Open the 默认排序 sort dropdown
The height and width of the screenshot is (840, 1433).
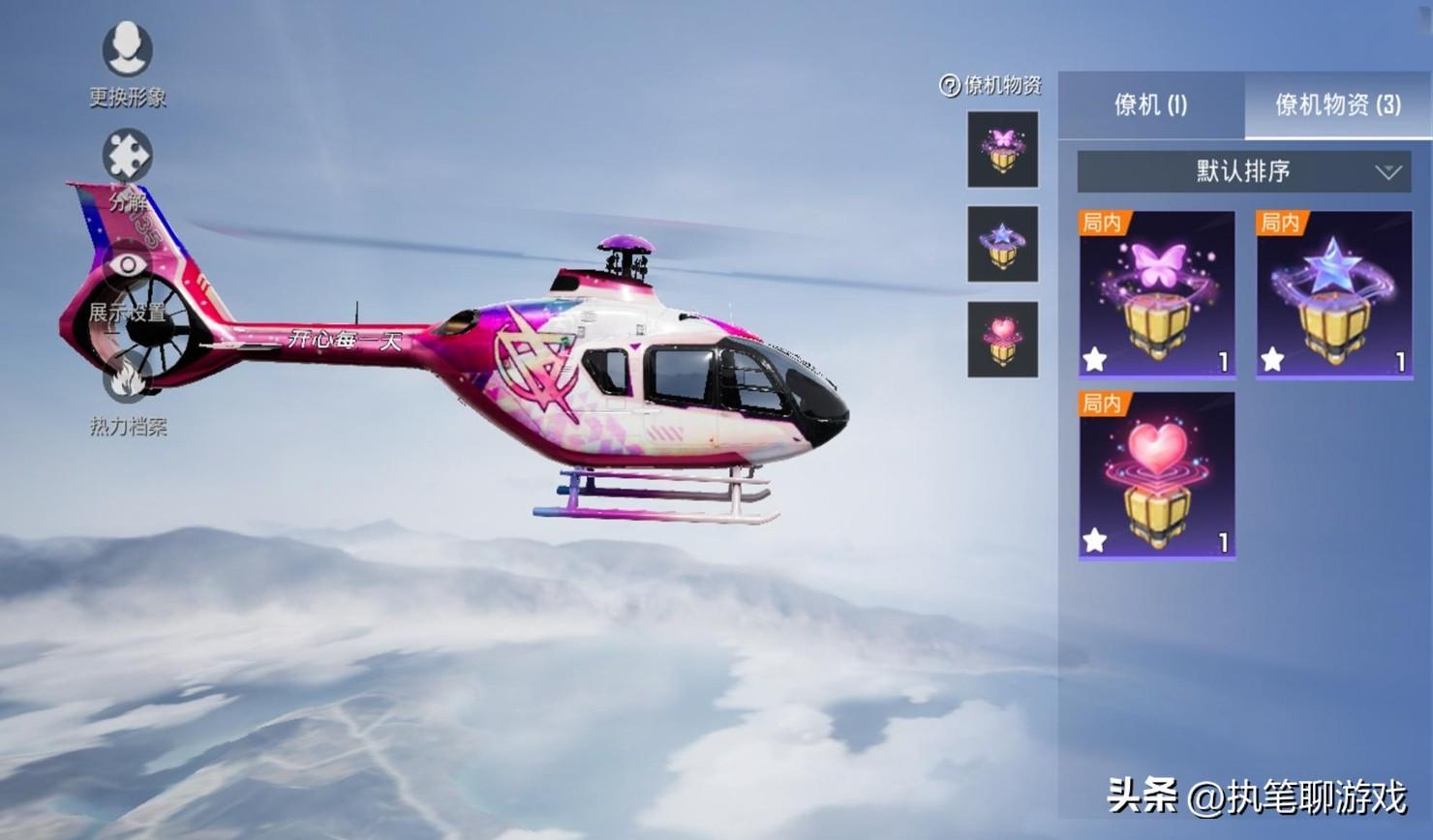click(1243, 172)
